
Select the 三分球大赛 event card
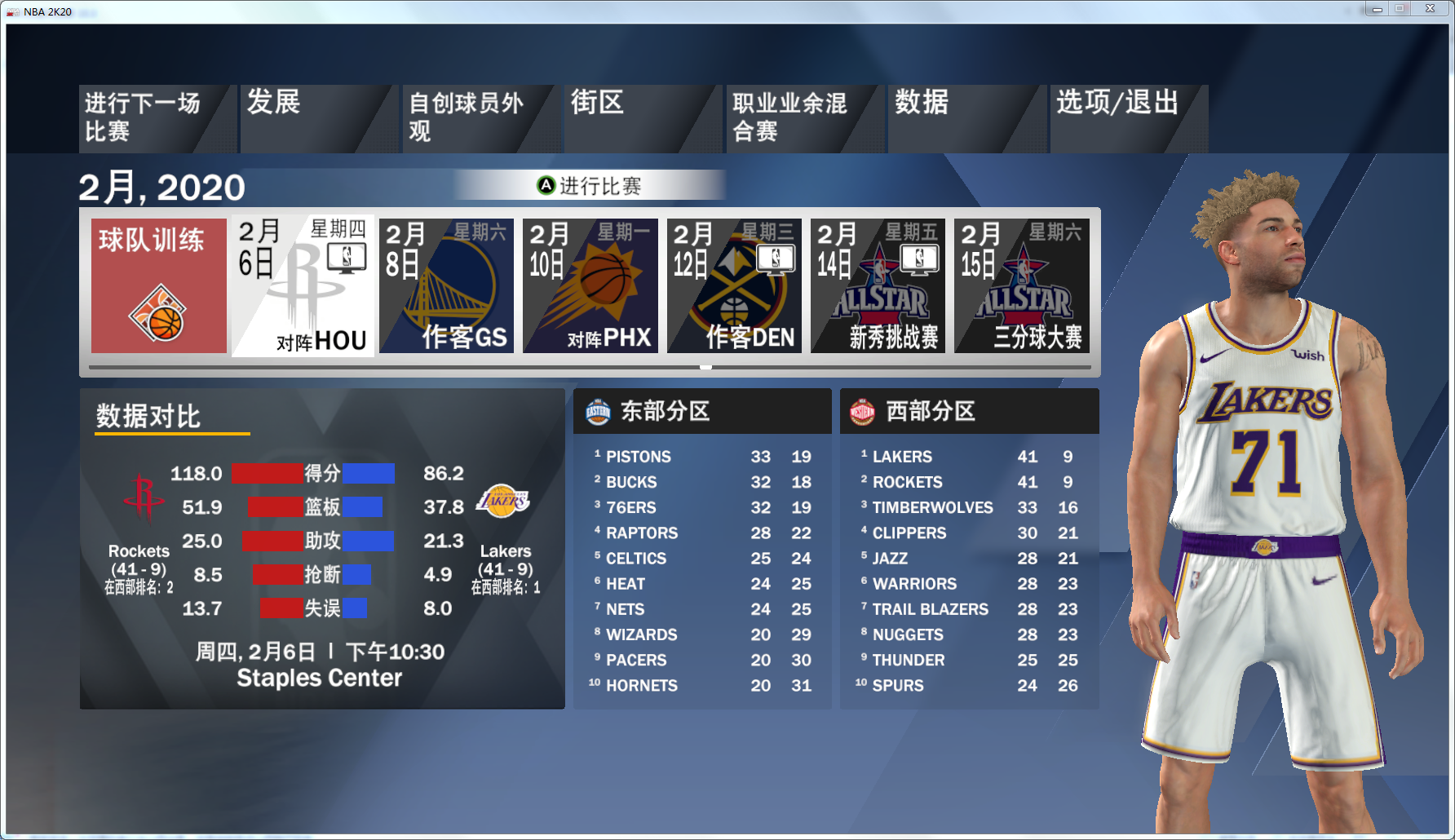point(1022,285)
